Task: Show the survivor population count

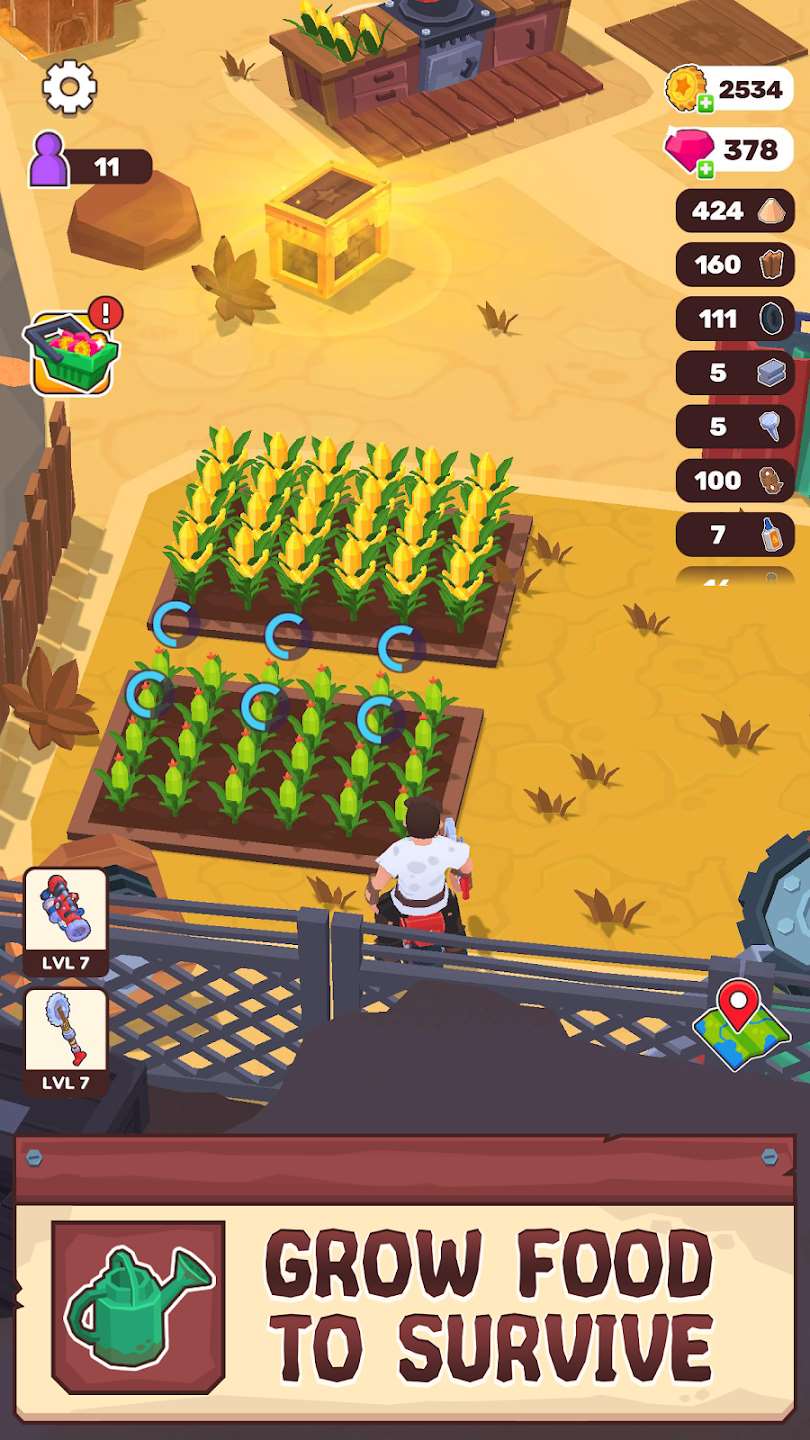Action: point(90,163)
